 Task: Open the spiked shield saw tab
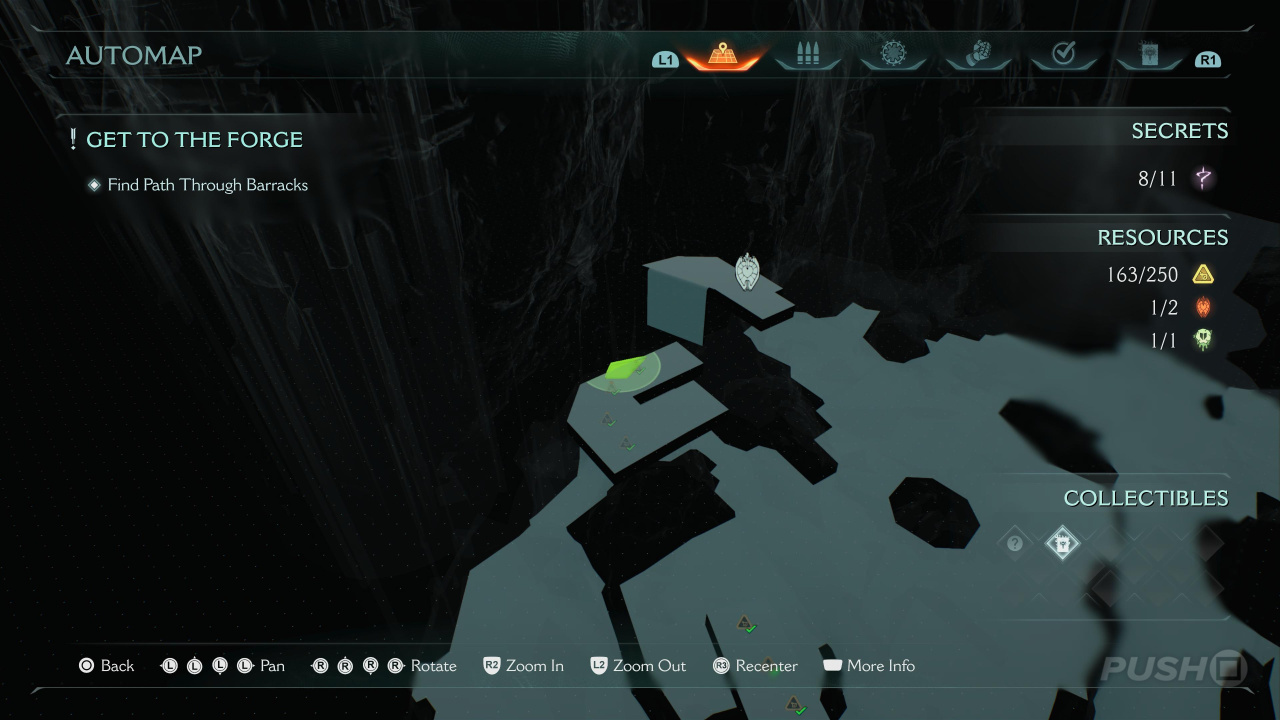pyautogui.click(x=892, y=55)
